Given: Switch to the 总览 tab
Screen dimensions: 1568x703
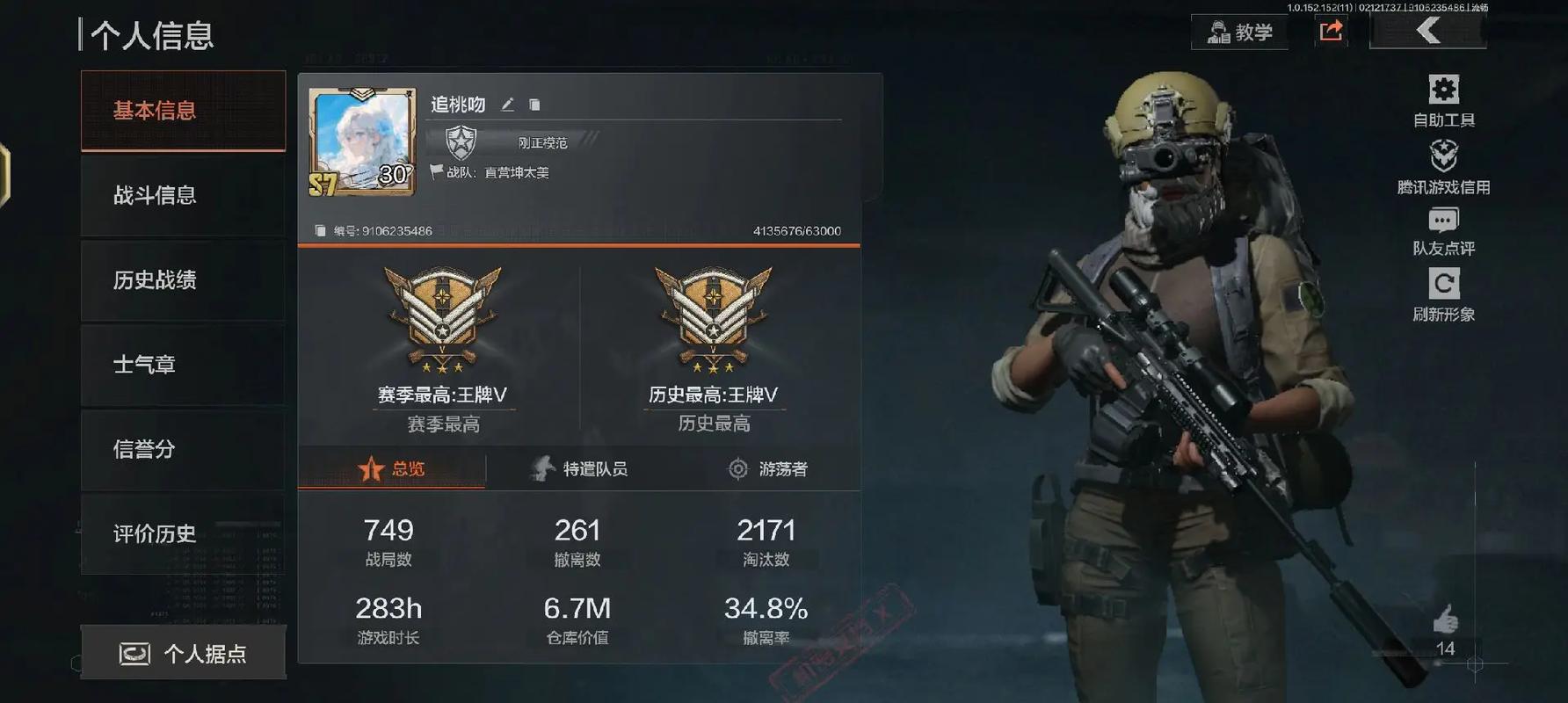Looking at the screenshot, I should pos(392,468).
